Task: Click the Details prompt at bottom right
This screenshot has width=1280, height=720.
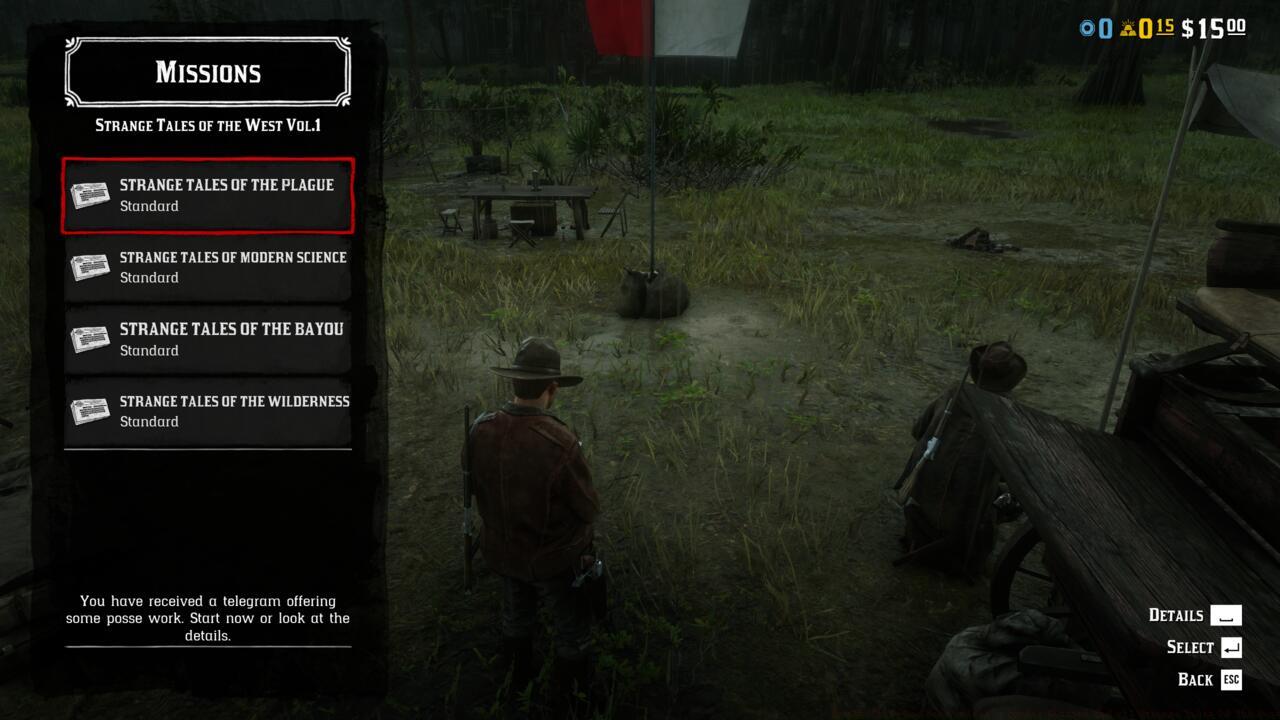Action: click(1176, 615)
